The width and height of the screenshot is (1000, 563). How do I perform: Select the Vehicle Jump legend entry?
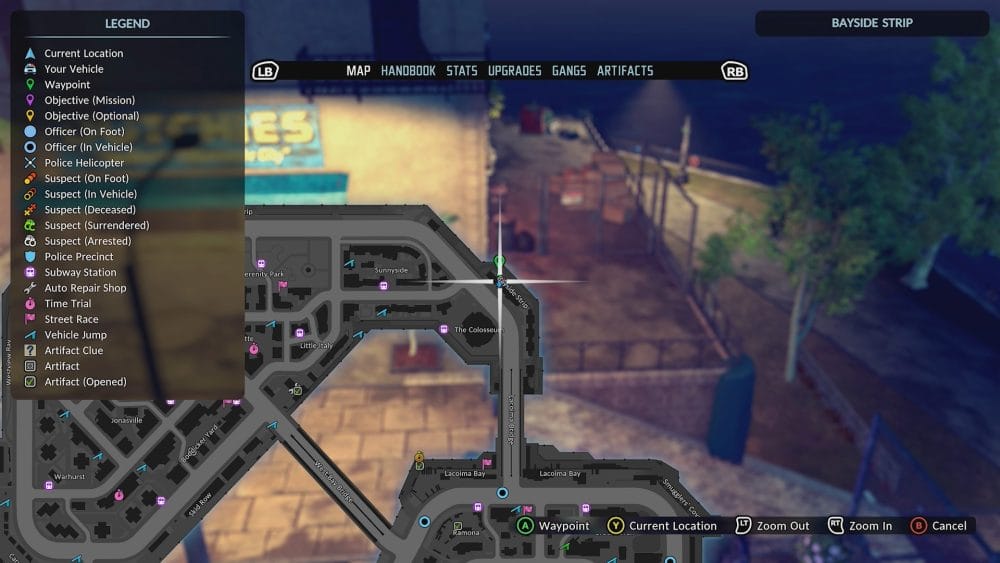pos(75,335)
